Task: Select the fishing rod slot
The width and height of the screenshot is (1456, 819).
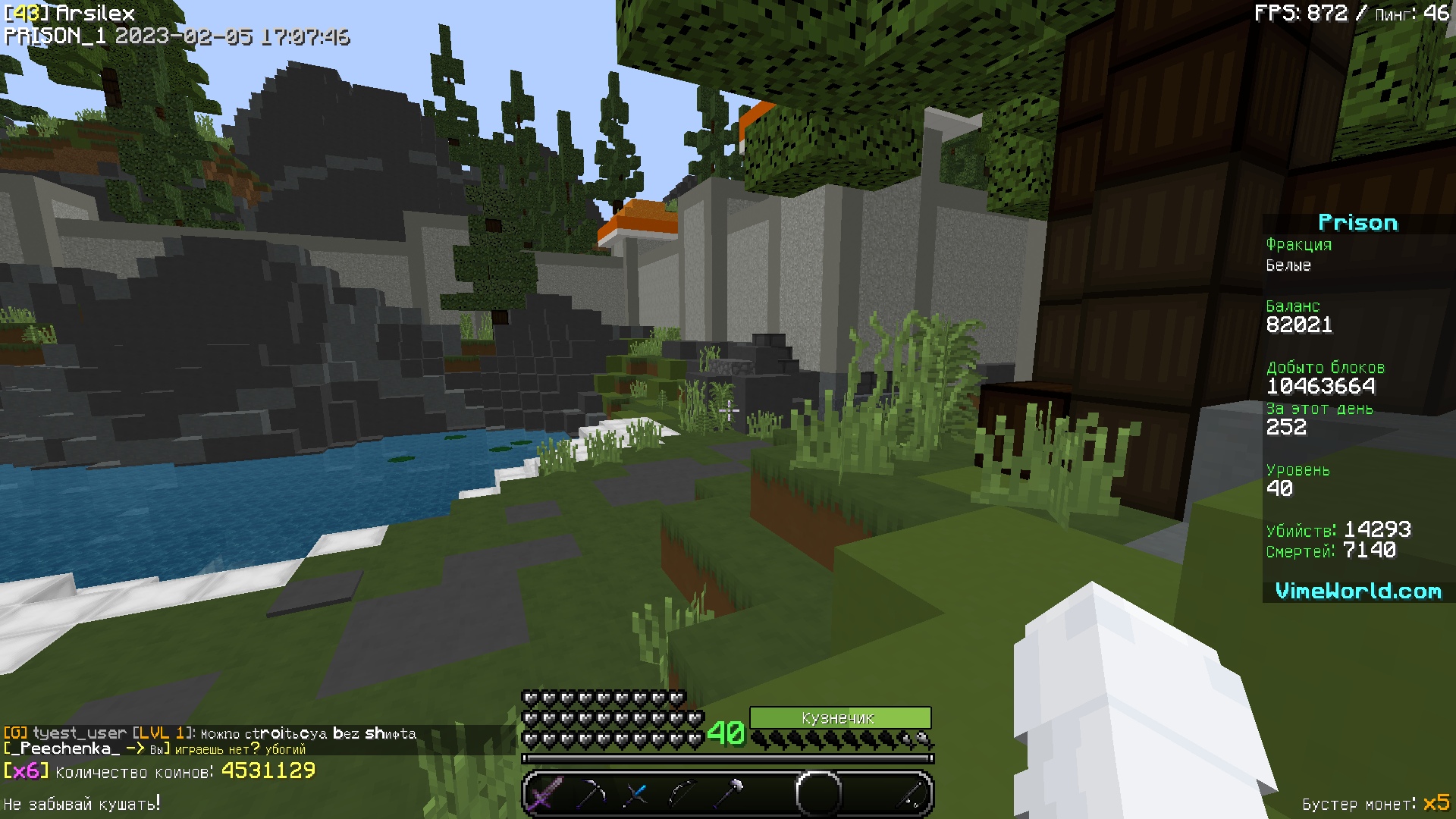Action: (x=911, y=794)
